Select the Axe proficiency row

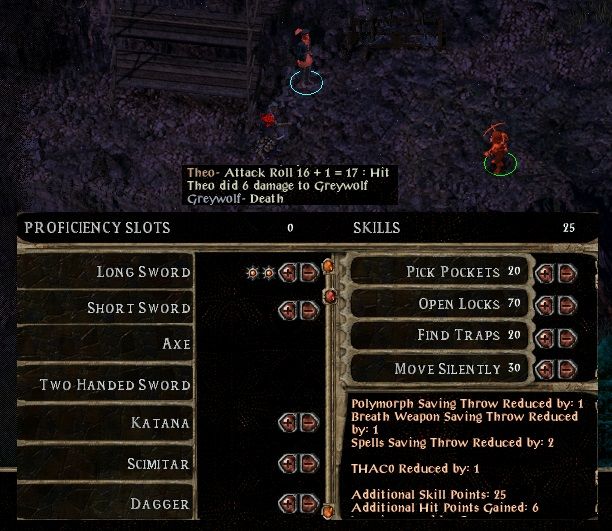point(107,345)
